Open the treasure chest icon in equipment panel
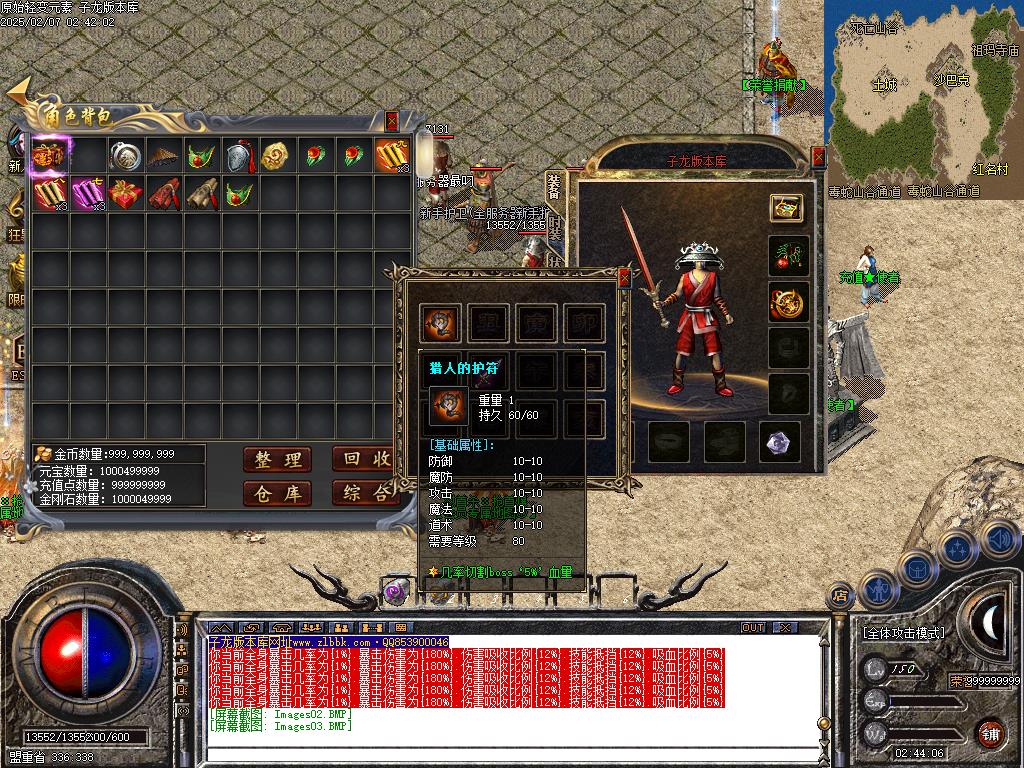Viewport: 1024px width, 768px height. pos(787,207)
